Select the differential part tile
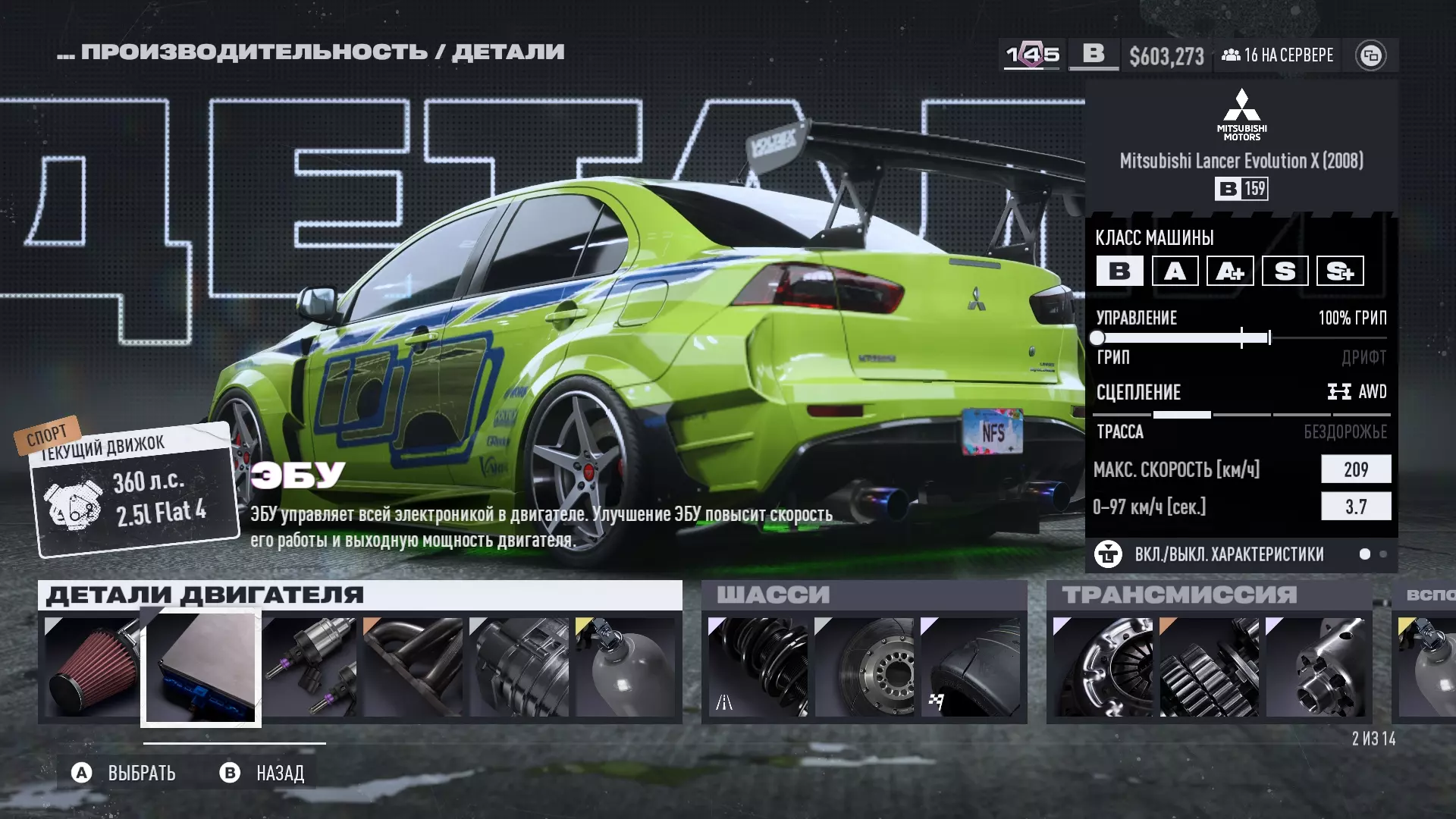This screenshot has height=819, width=1456. pyautogui.click(x=1315, y=667)
